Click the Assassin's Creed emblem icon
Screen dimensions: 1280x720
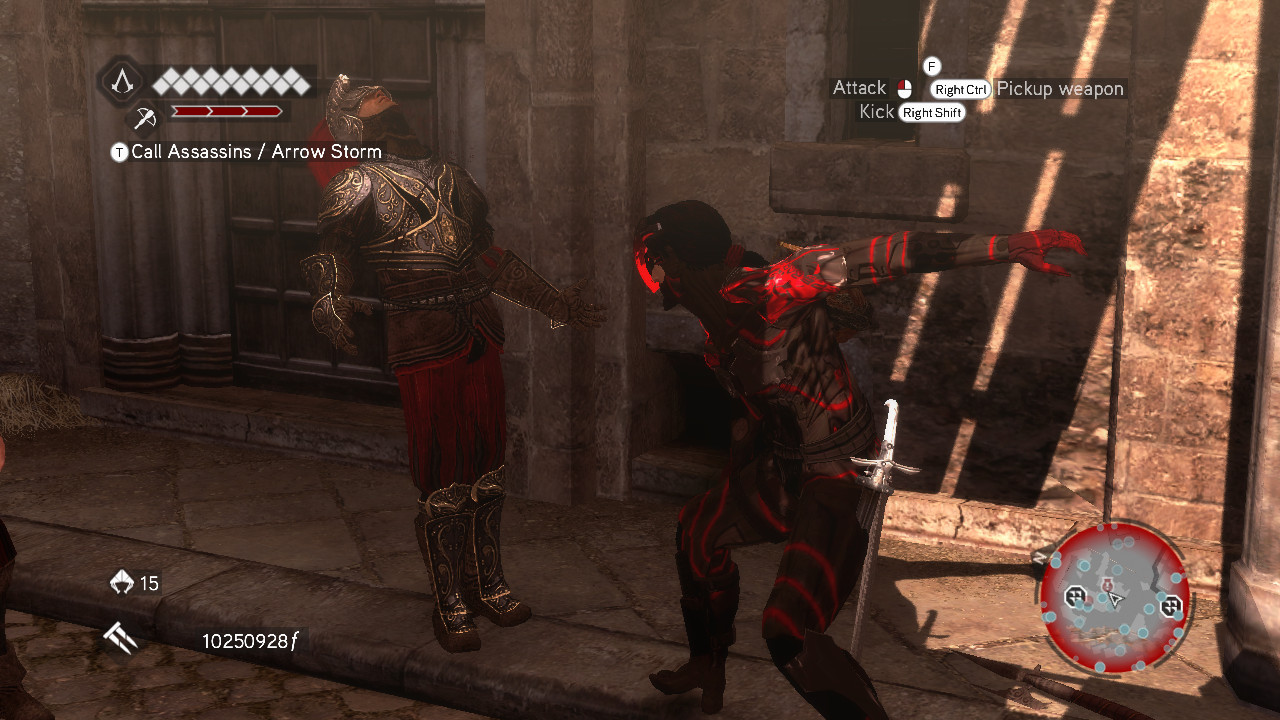click(122, 84)
